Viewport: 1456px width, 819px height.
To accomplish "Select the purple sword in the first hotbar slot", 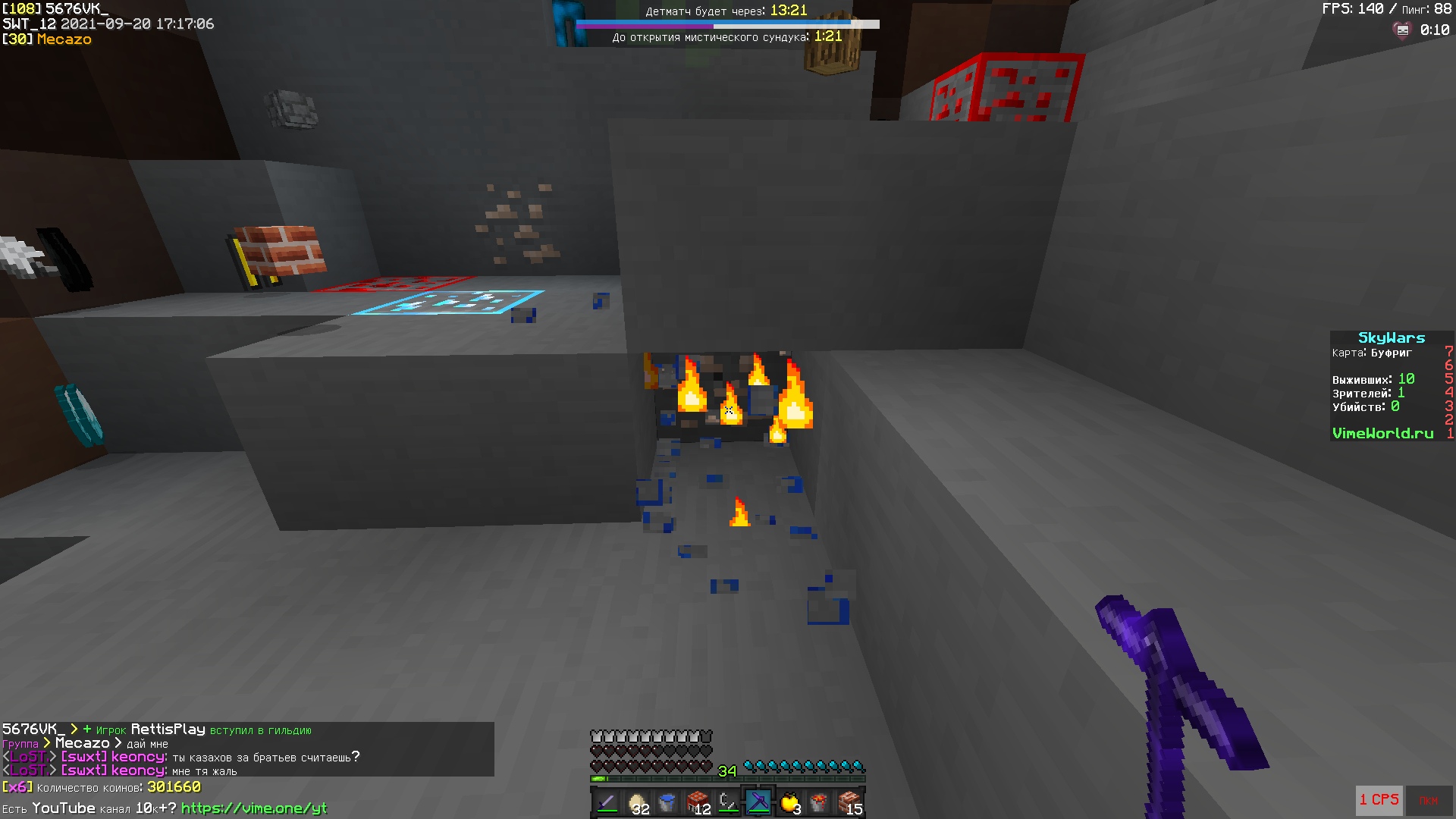I will 607,800.
